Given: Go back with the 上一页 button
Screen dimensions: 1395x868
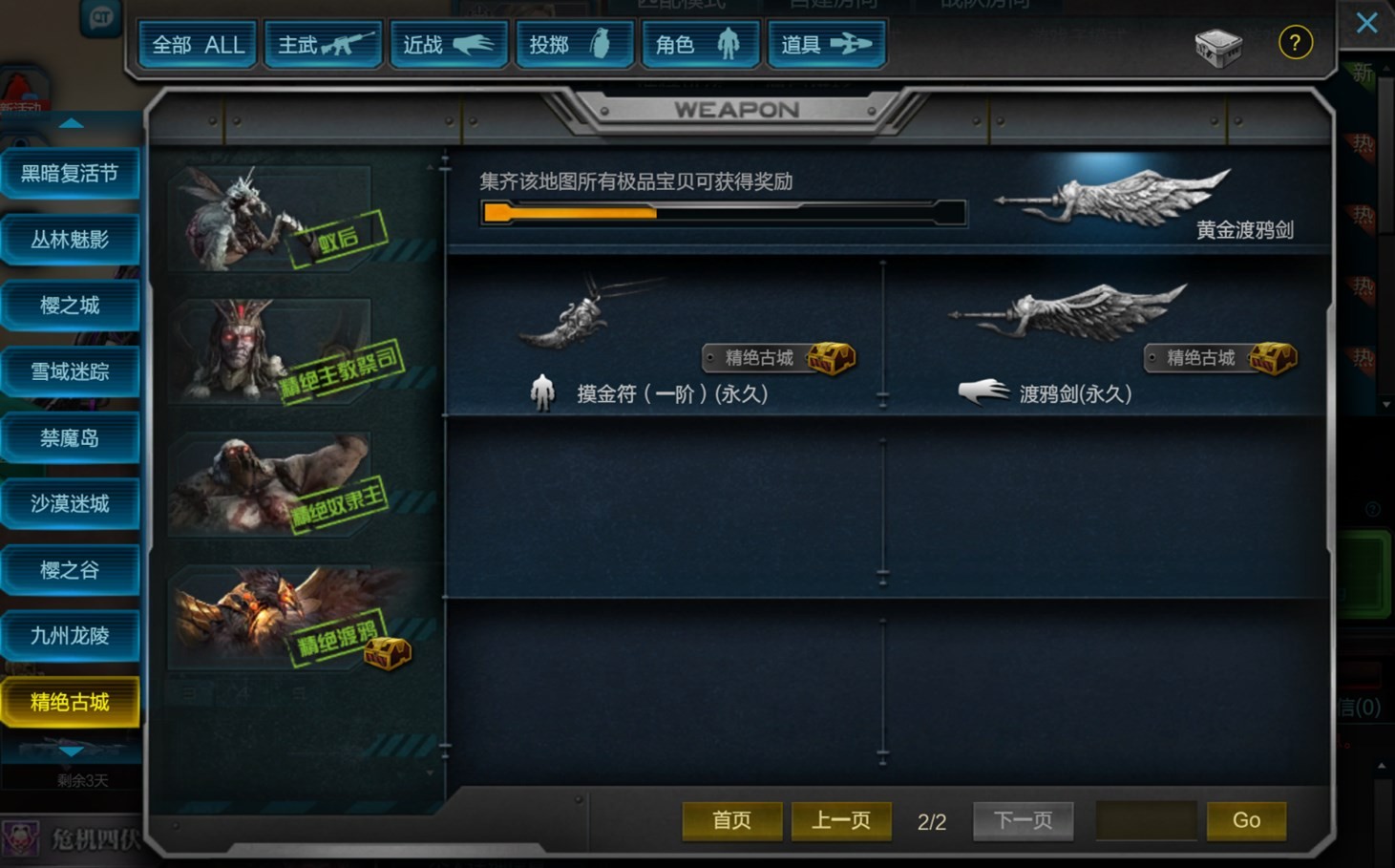Looking at the screenshot, I should [x=841, y=820].
